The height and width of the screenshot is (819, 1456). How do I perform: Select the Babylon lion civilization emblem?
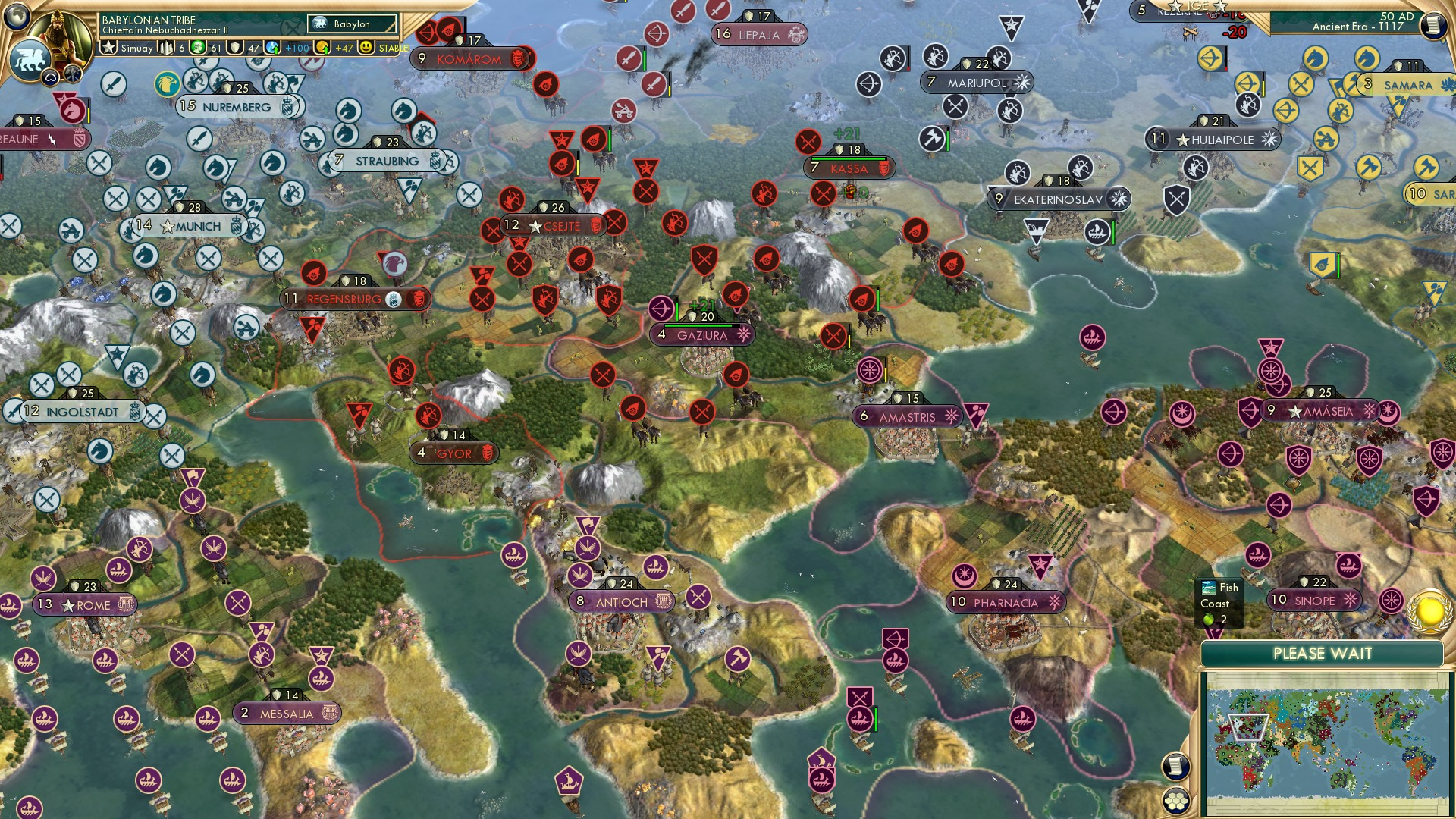(30, 62)
